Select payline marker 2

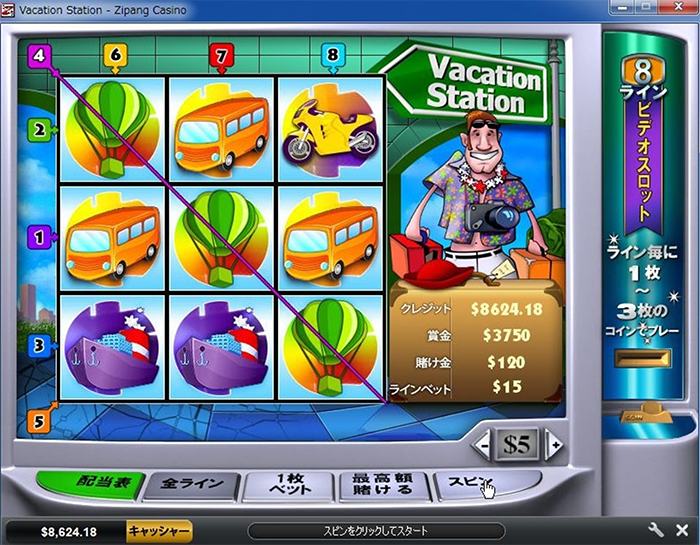tap(40, 129)
